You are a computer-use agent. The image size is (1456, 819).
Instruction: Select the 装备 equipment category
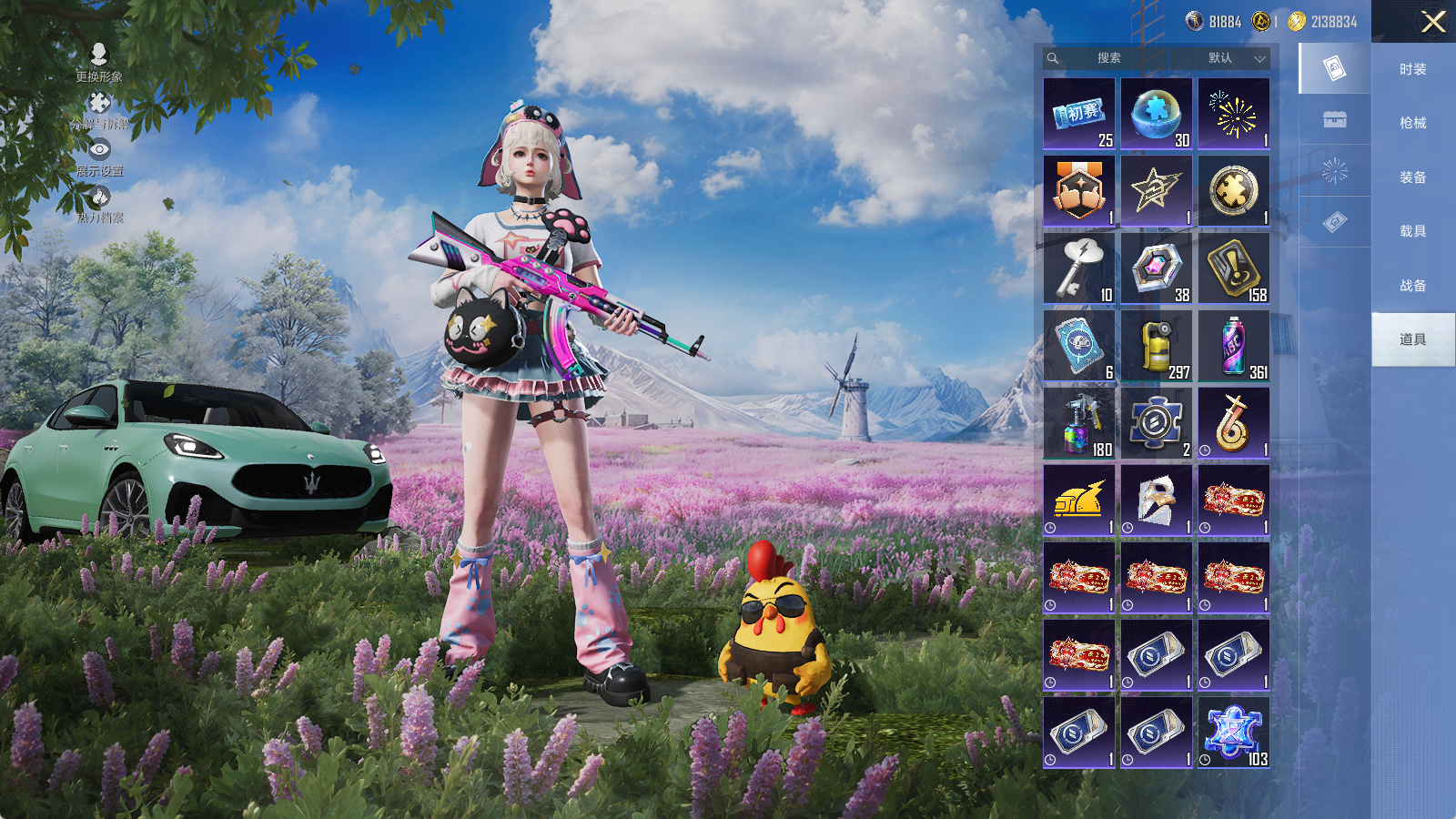pyautogui.click(x=1412, y=177)
